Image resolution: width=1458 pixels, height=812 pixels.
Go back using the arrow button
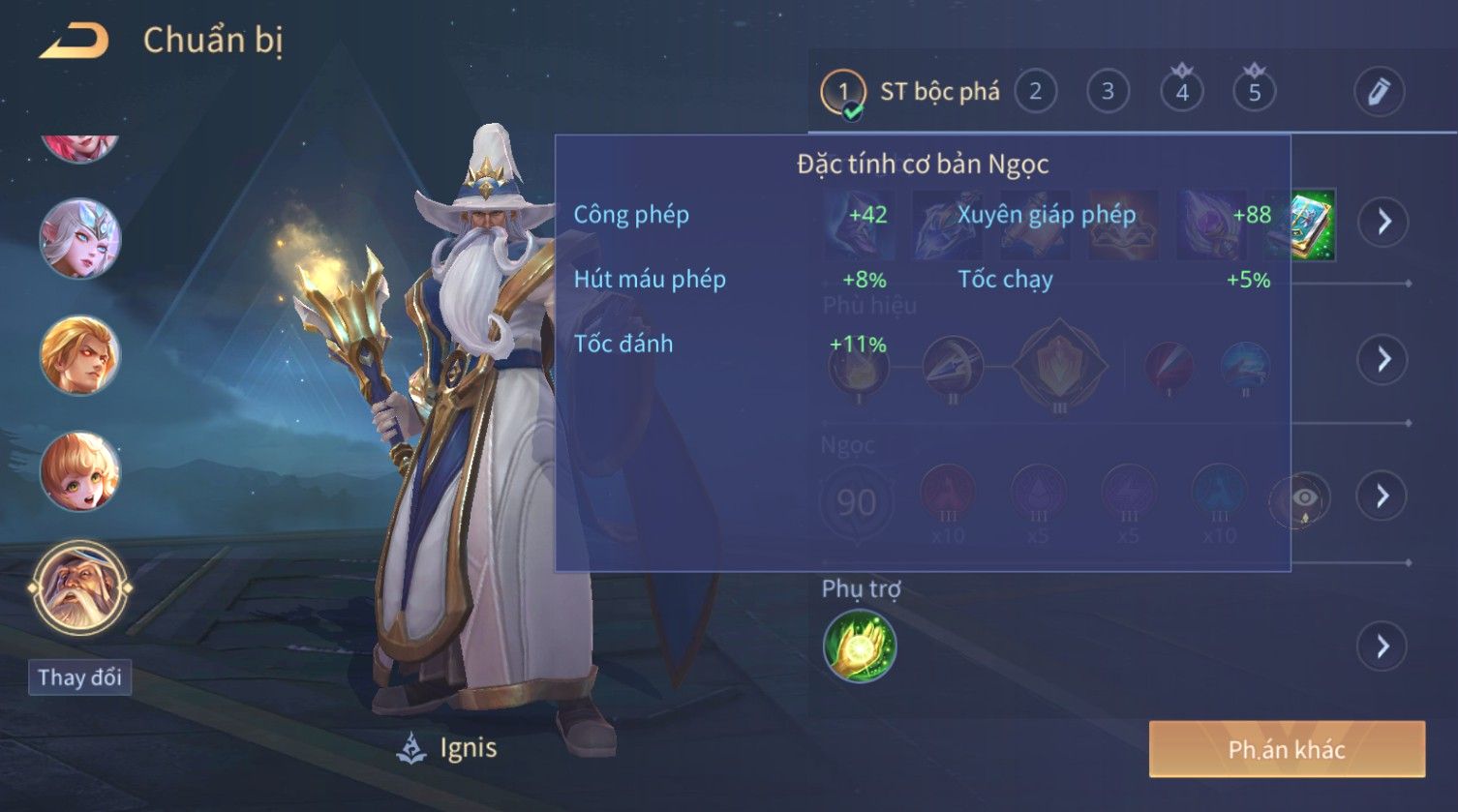click(x=75, y=41)
